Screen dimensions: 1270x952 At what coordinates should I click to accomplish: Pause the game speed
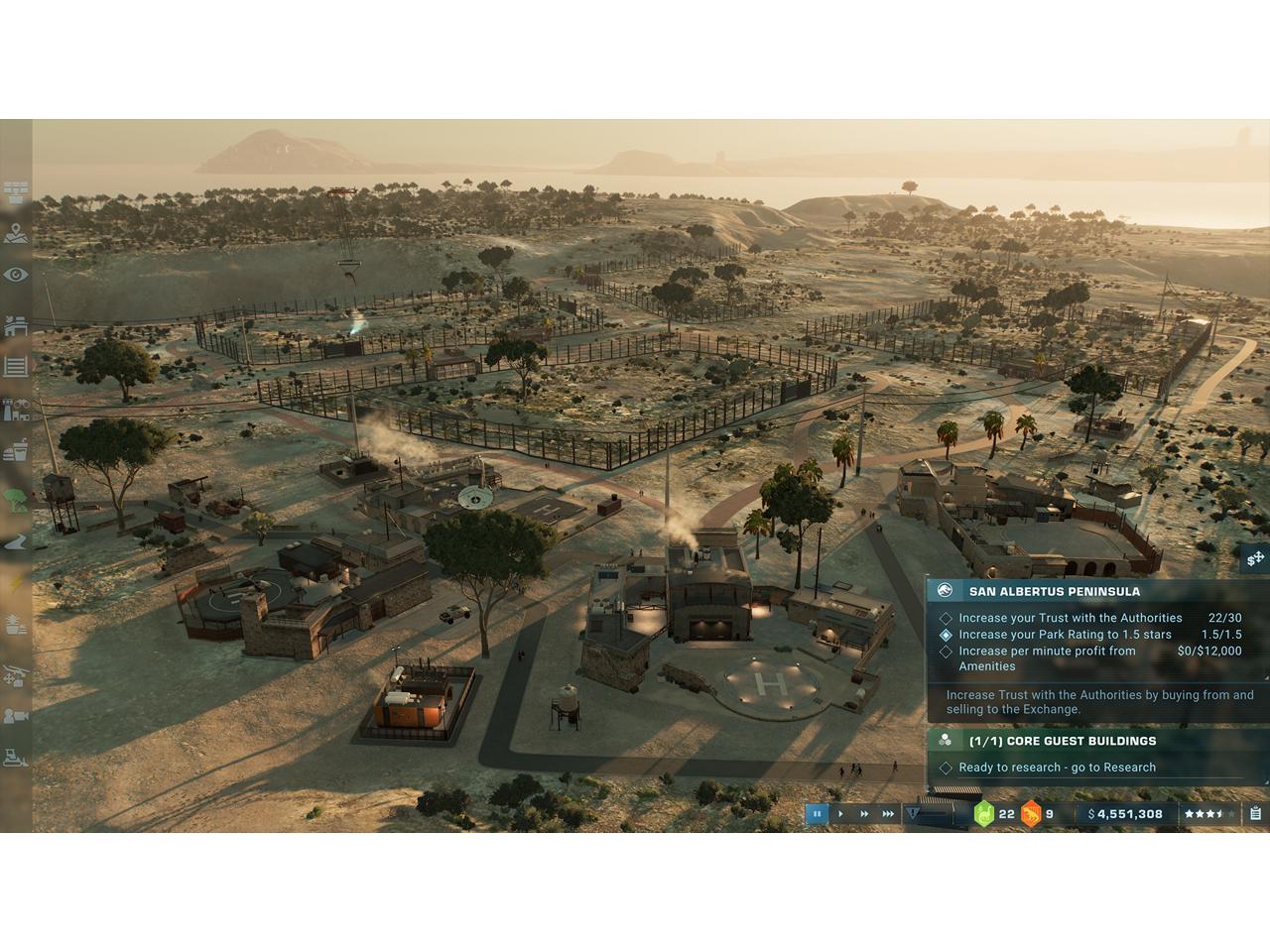click(x=817, y=814)
